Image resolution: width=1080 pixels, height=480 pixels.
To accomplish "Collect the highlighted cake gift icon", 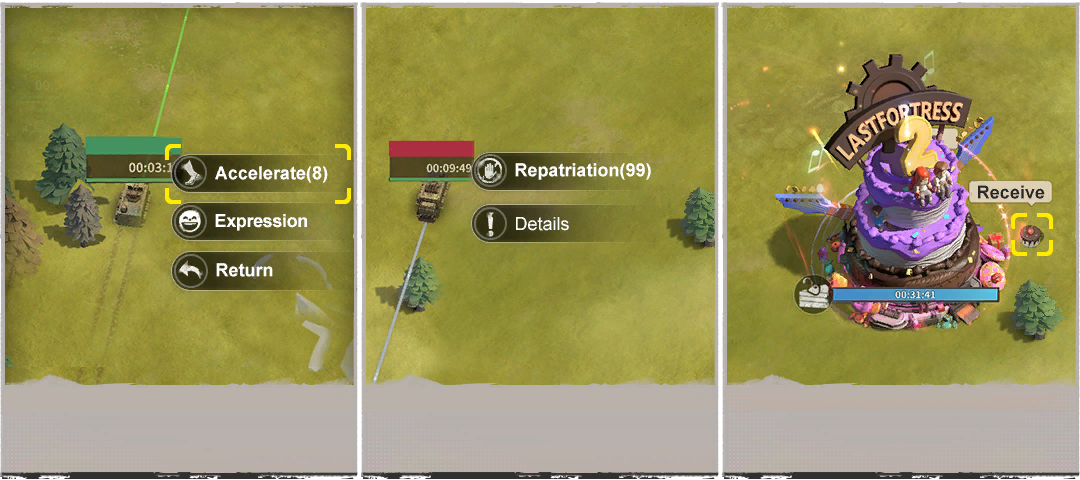I will pyautogui.click(x=1032, y=235).
